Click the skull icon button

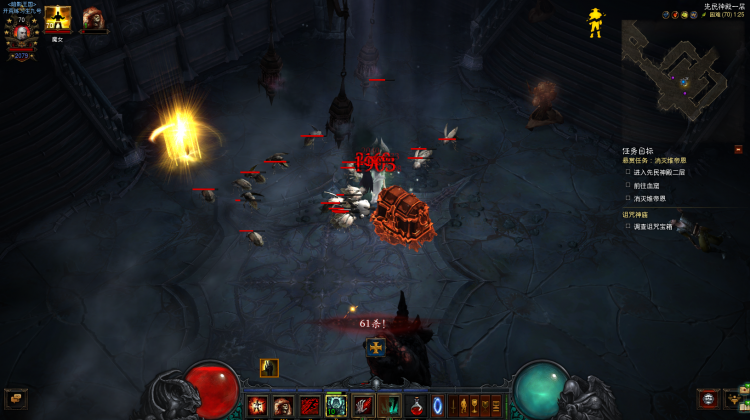click(x=708, y=398)
